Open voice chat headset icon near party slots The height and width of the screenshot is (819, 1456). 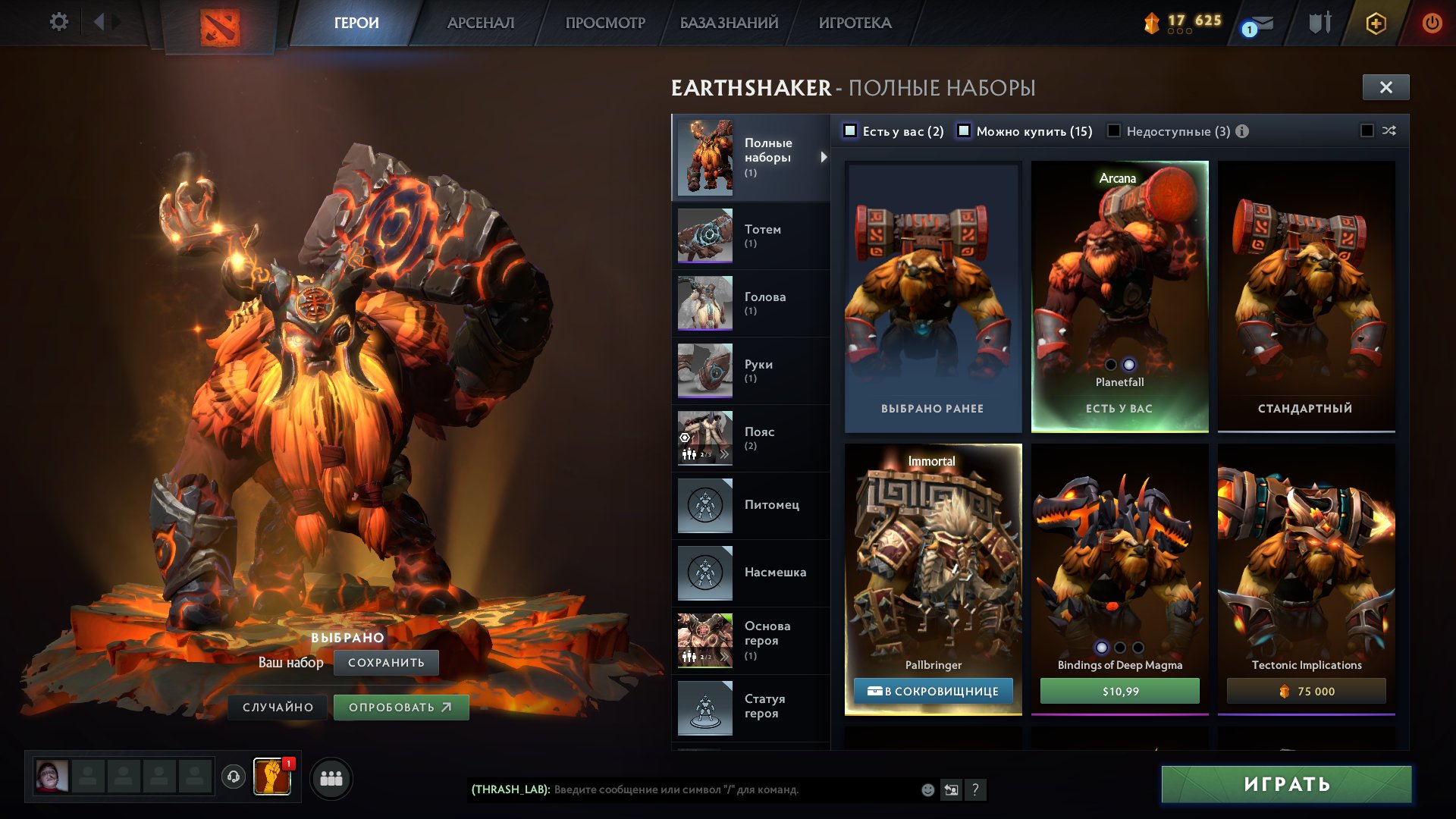[234, 777]
